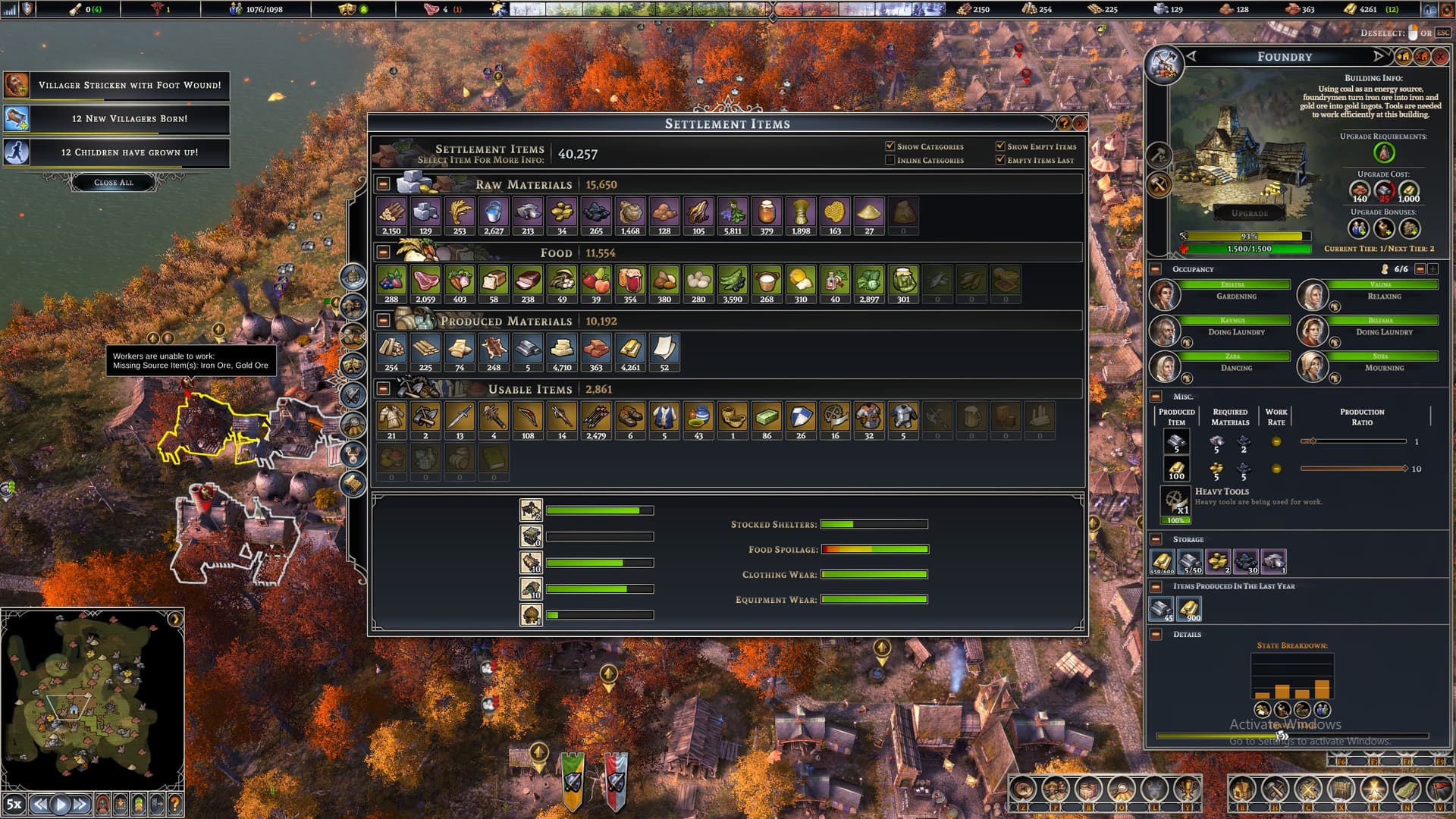Select the gold ingot item showing 4,261
The width and height of the screenshot is (1456, 819).
(x=630, y=350)
